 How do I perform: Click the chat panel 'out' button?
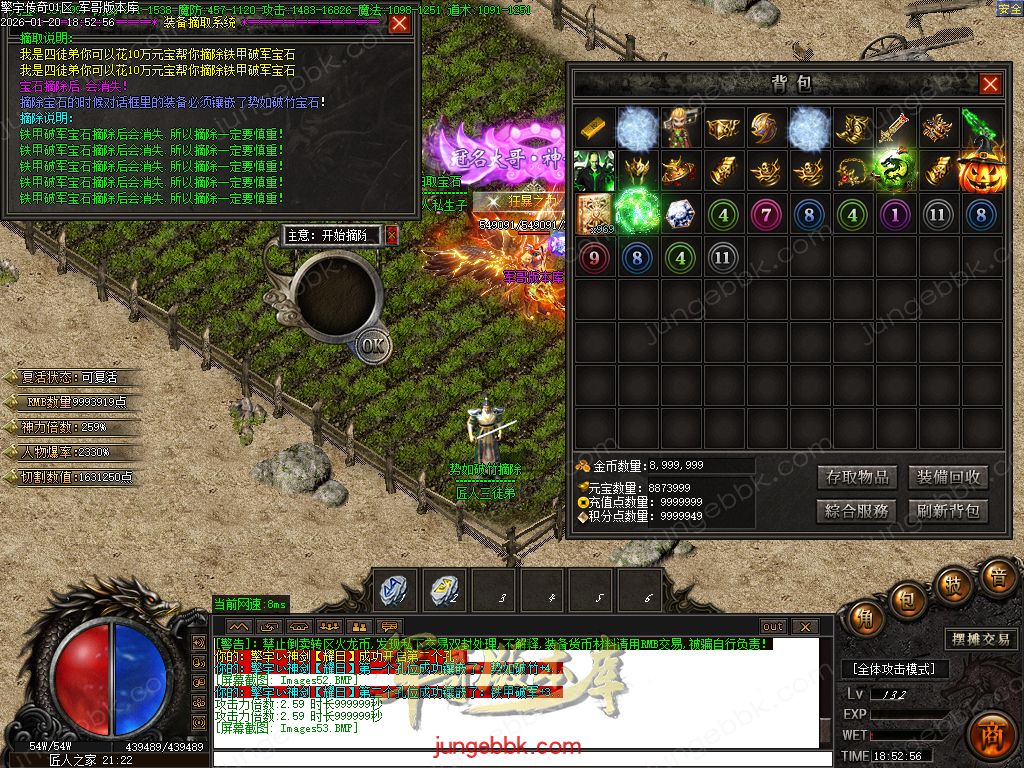[773, 627]
